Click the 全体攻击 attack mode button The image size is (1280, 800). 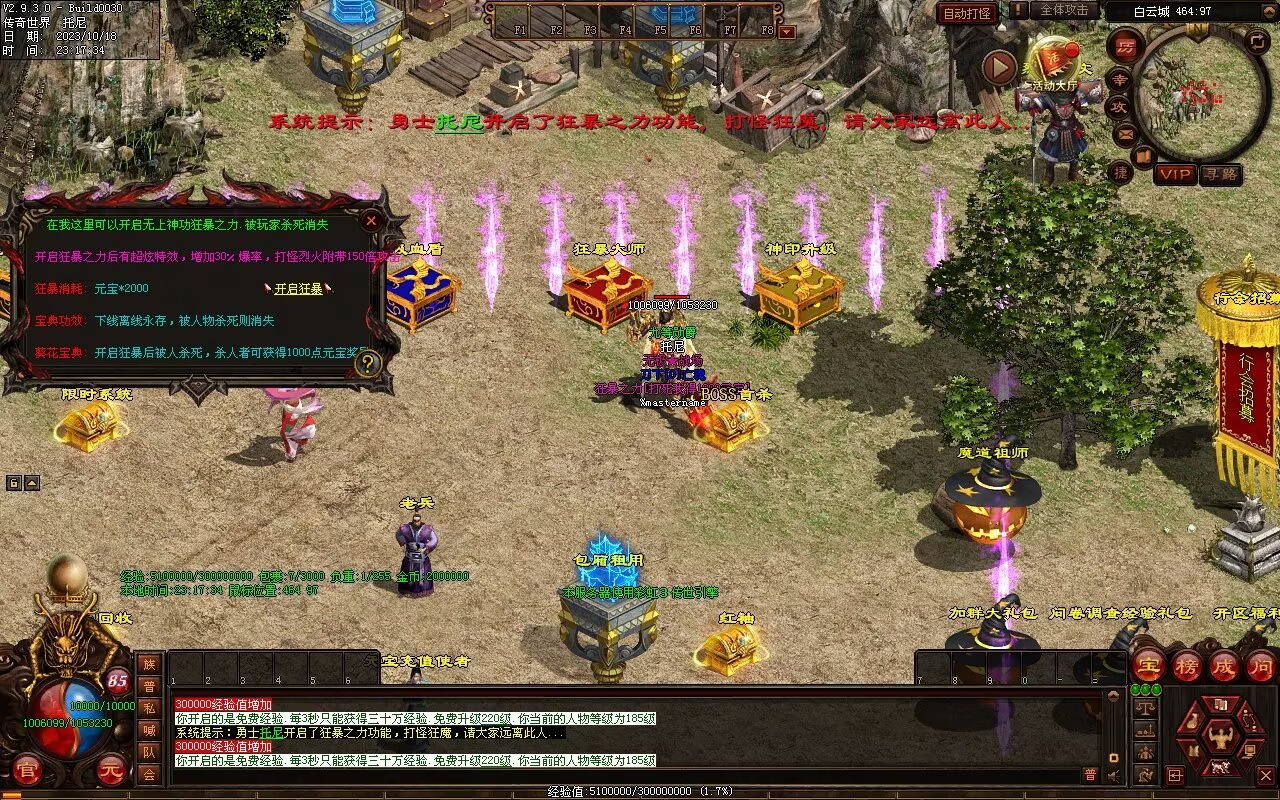[1064, 10]
